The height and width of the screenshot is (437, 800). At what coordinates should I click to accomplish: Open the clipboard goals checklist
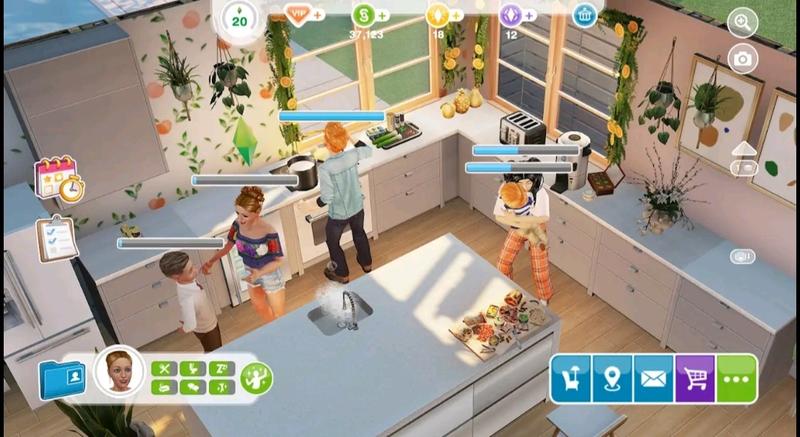(57, 238)
